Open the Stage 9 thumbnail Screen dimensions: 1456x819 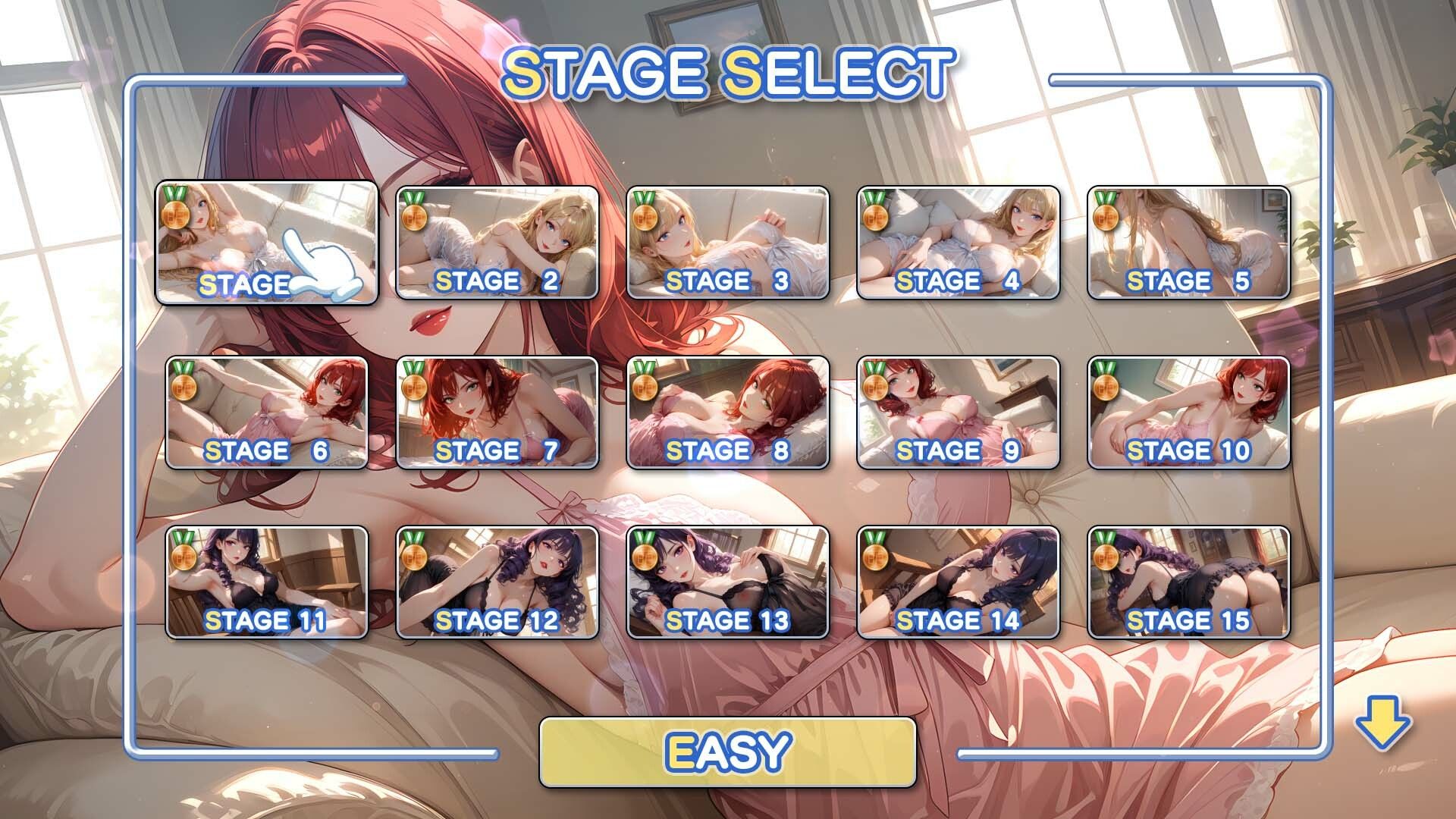click(958, 413)
